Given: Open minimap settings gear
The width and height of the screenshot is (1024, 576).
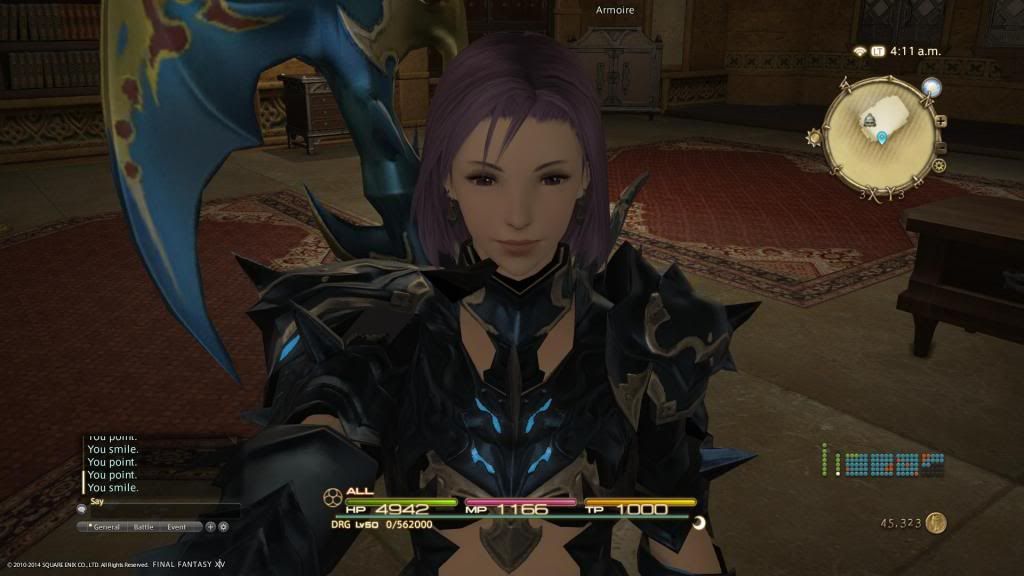Looking at the screenshot, I should (939, 165).
